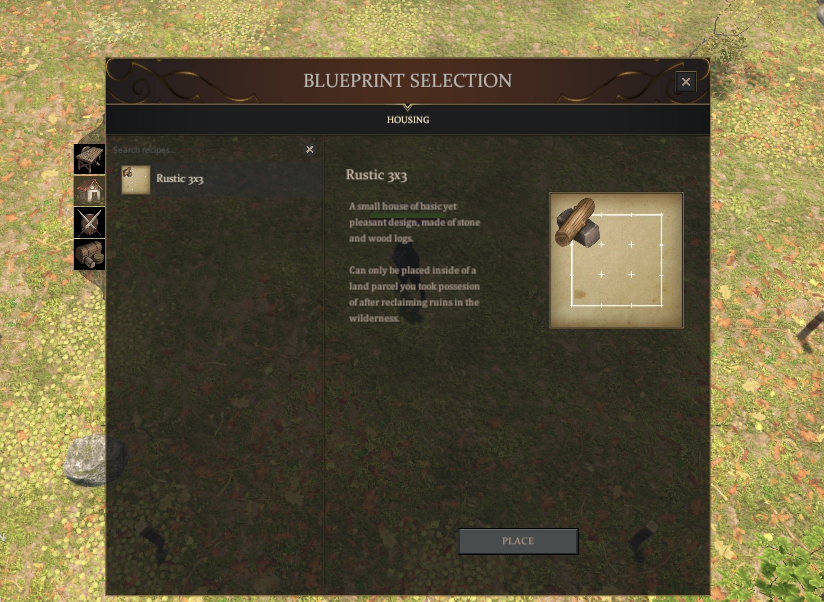
Task: Clear the recipe search box
Action: 310,150
